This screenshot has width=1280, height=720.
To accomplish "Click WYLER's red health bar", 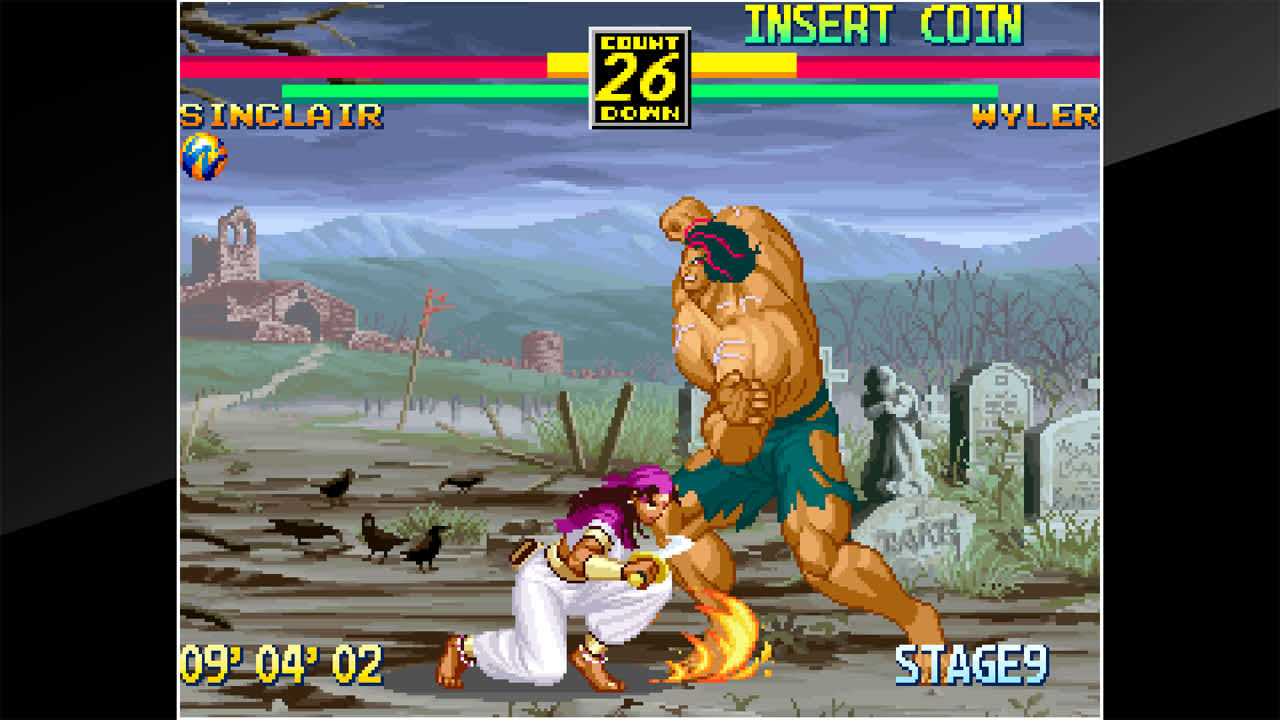I will [x=950, y=66].
